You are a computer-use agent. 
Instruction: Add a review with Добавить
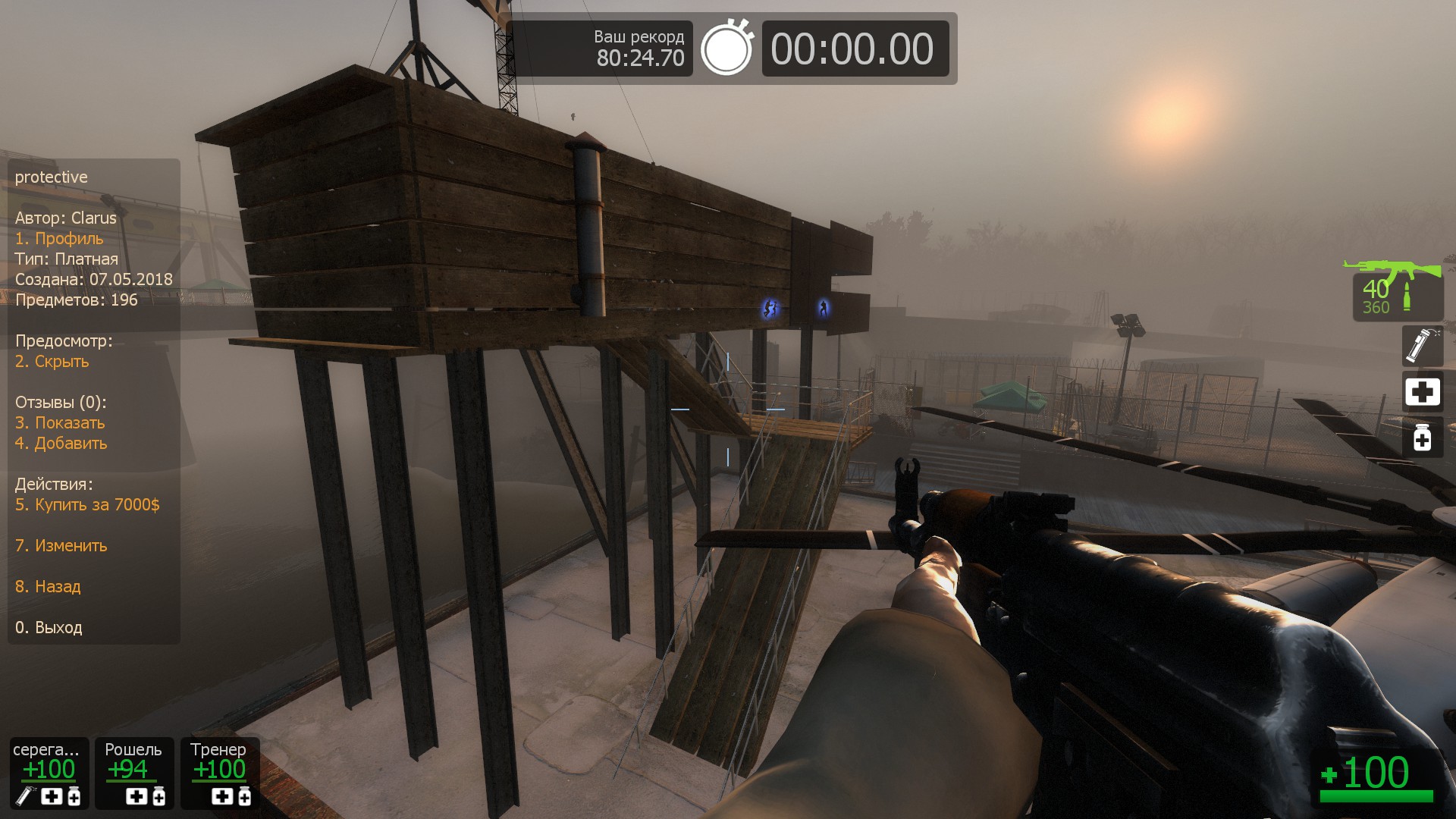click(x=61, y=444)
